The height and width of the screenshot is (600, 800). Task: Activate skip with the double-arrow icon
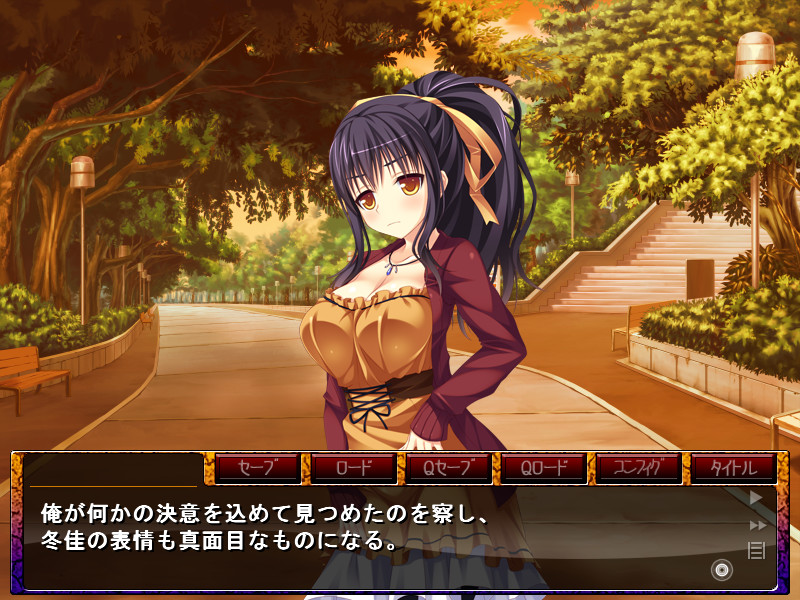(757, 524)
